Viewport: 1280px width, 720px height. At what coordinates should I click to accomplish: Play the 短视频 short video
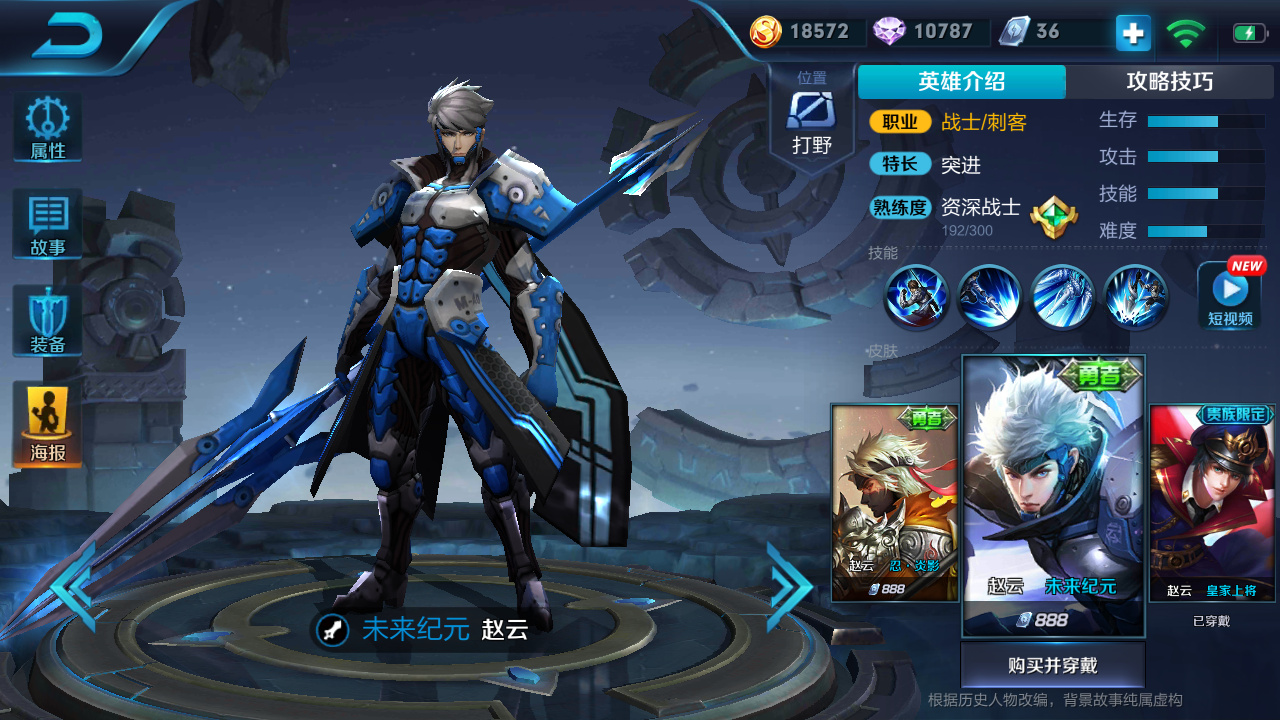1229,295
